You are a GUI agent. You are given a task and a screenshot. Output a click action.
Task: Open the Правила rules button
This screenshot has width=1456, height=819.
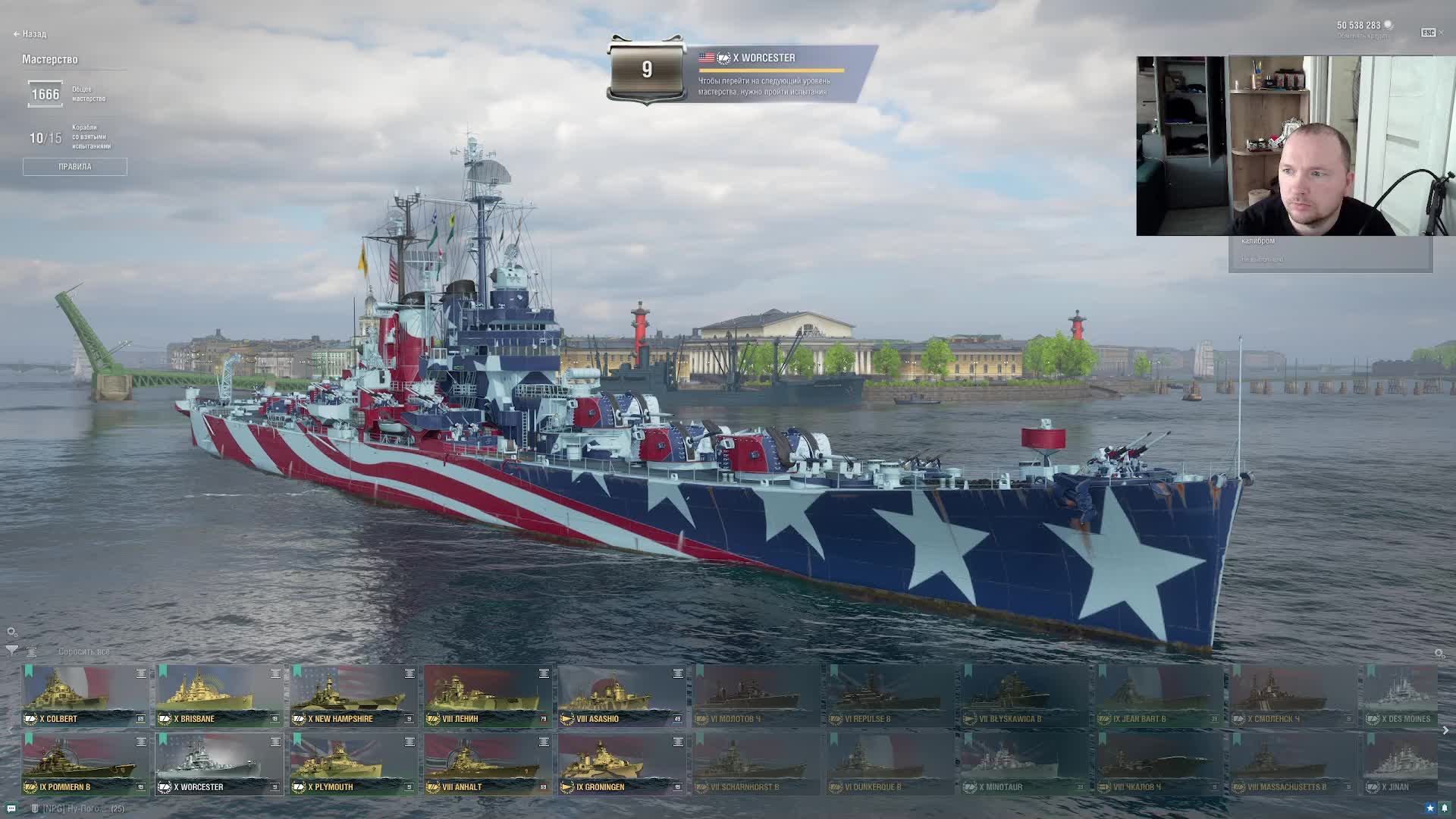coord(74,167)
